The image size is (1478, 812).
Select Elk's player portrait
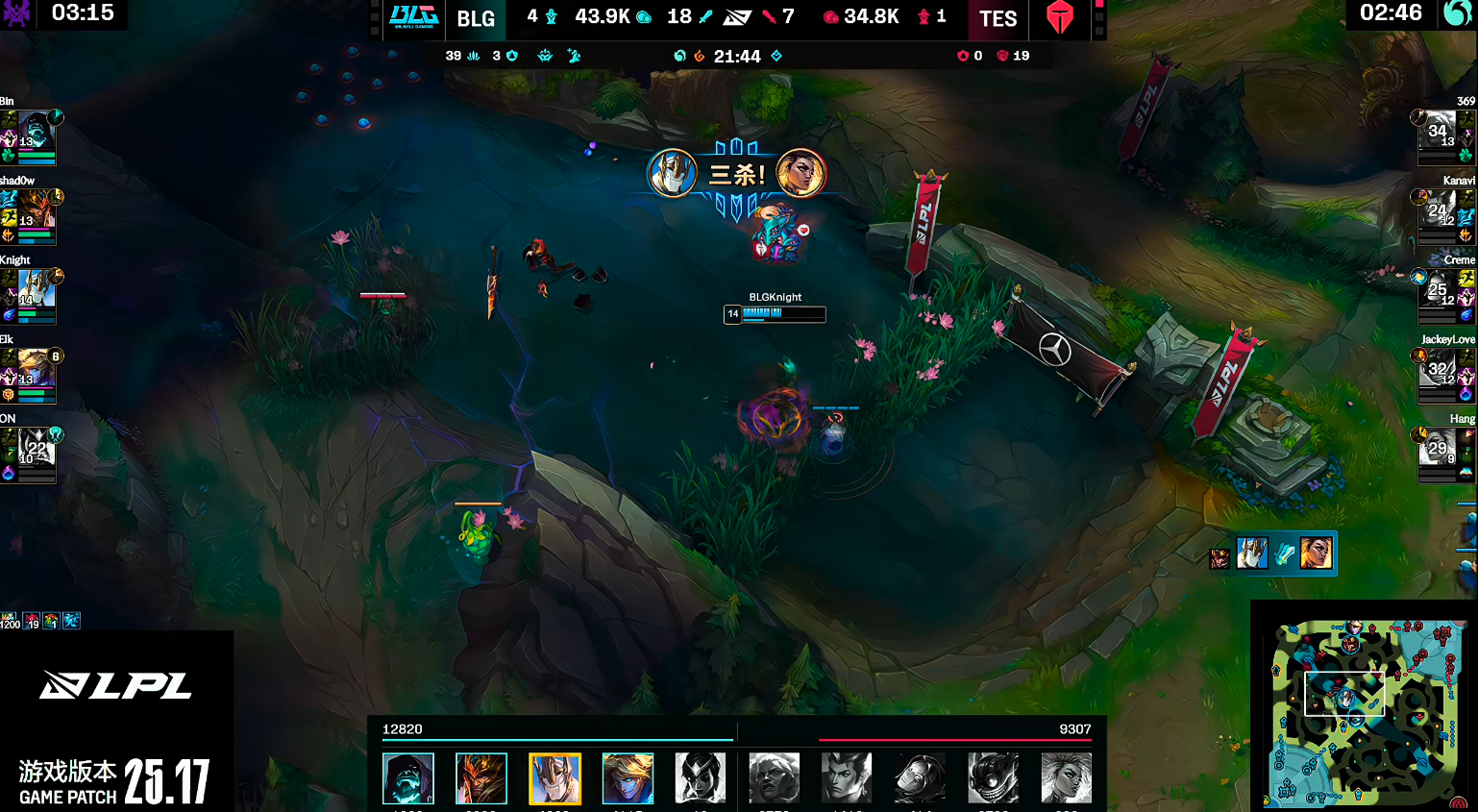[36, 370]
